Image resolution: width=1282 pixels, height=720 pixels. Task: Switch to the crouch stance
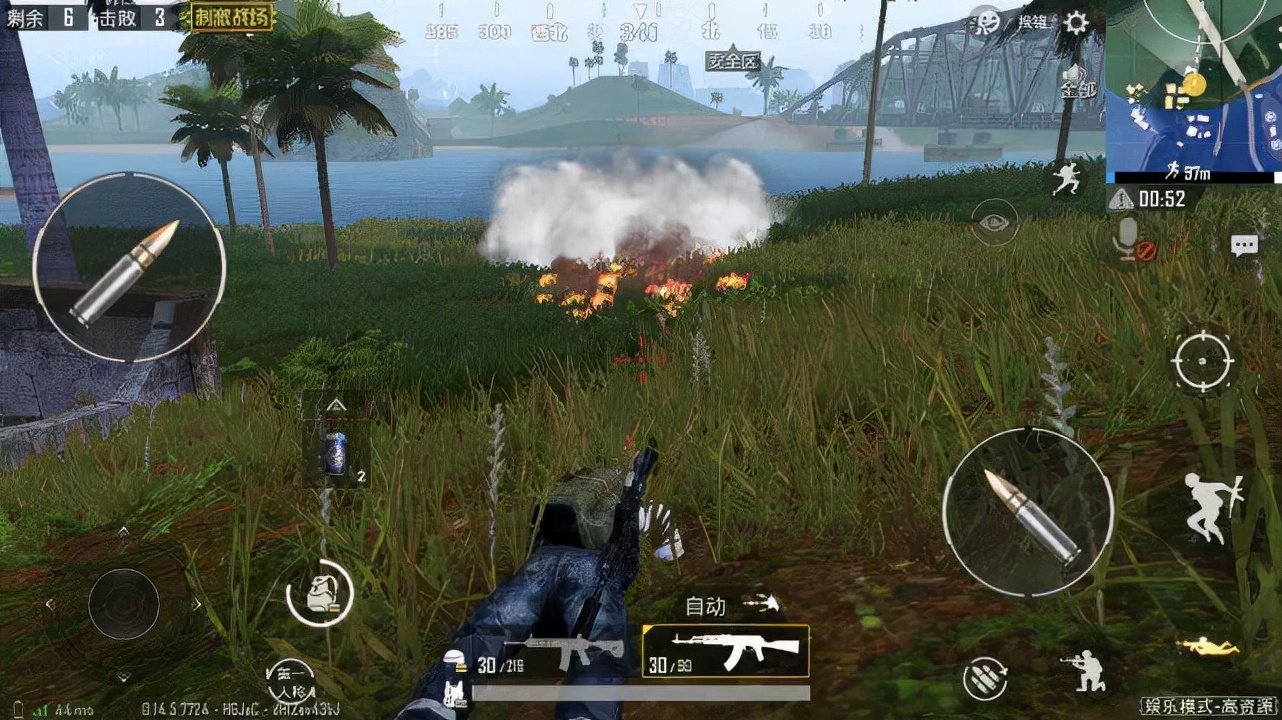tap(1084, 670)
